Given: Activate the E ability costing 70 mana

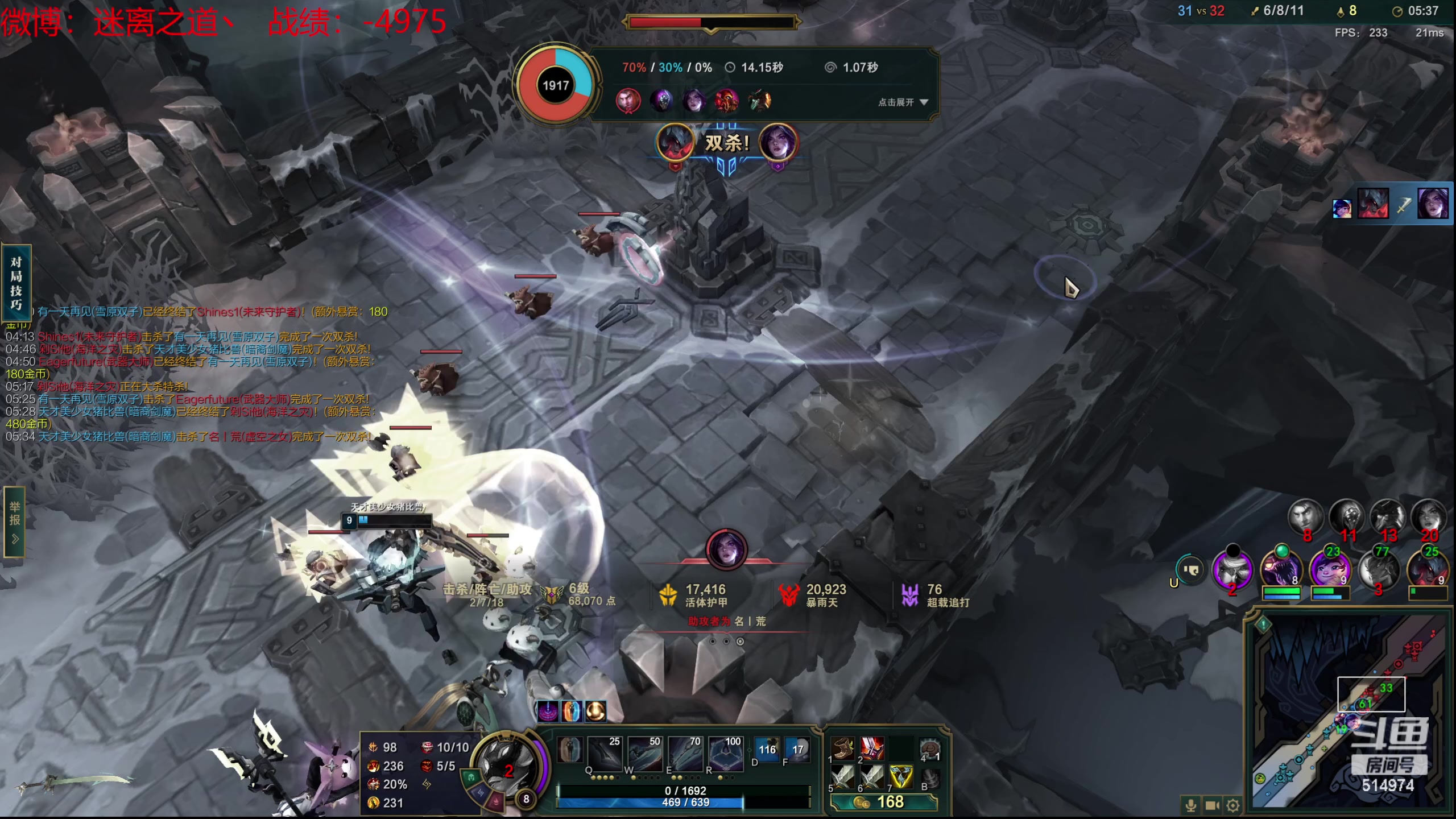Looking at the screenshot, I should pyautogui.click(x=685, y=755).
